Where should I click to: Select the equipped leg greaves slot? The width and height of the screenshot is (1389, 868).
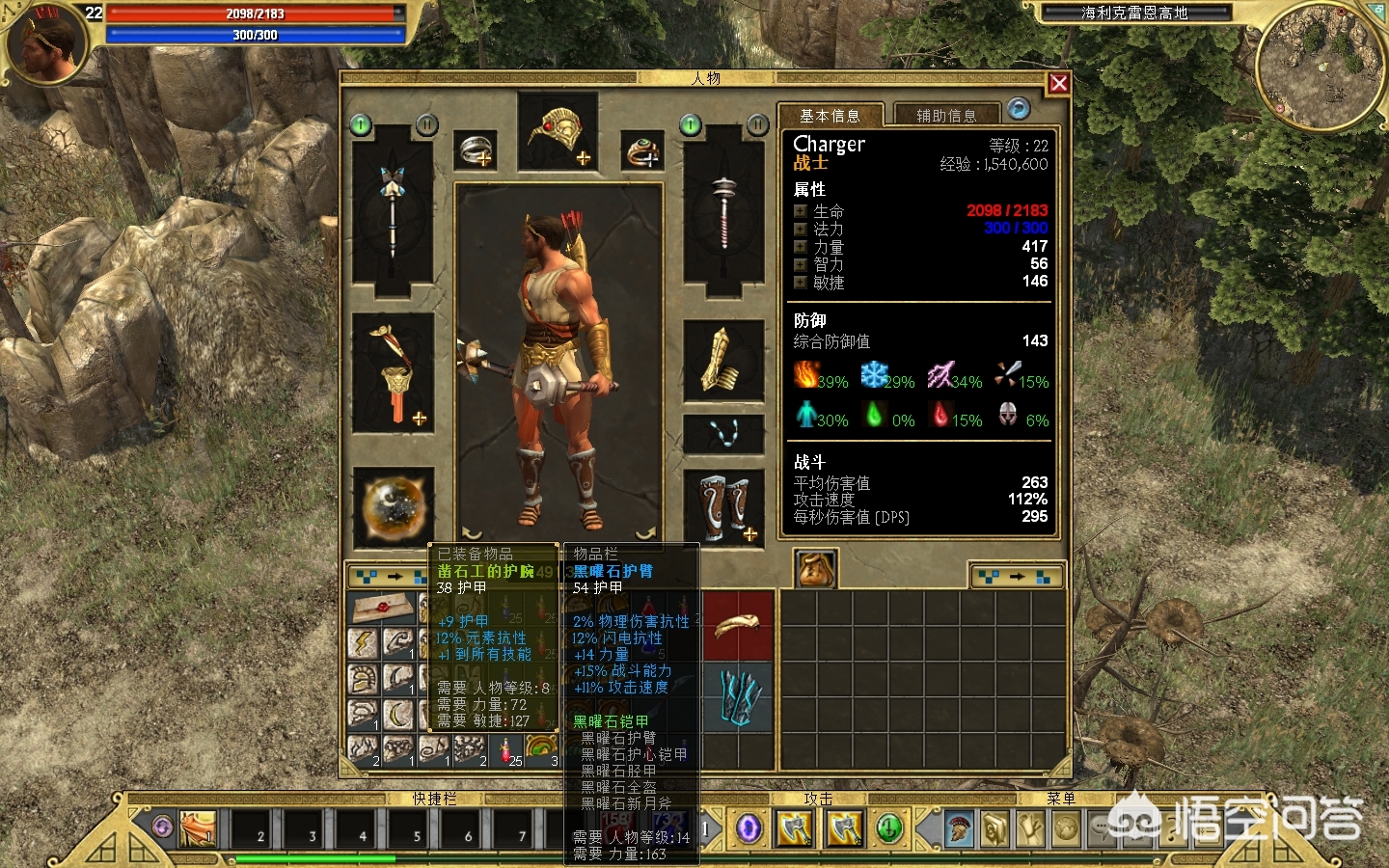pyautogui.click(x=723, y=505)
